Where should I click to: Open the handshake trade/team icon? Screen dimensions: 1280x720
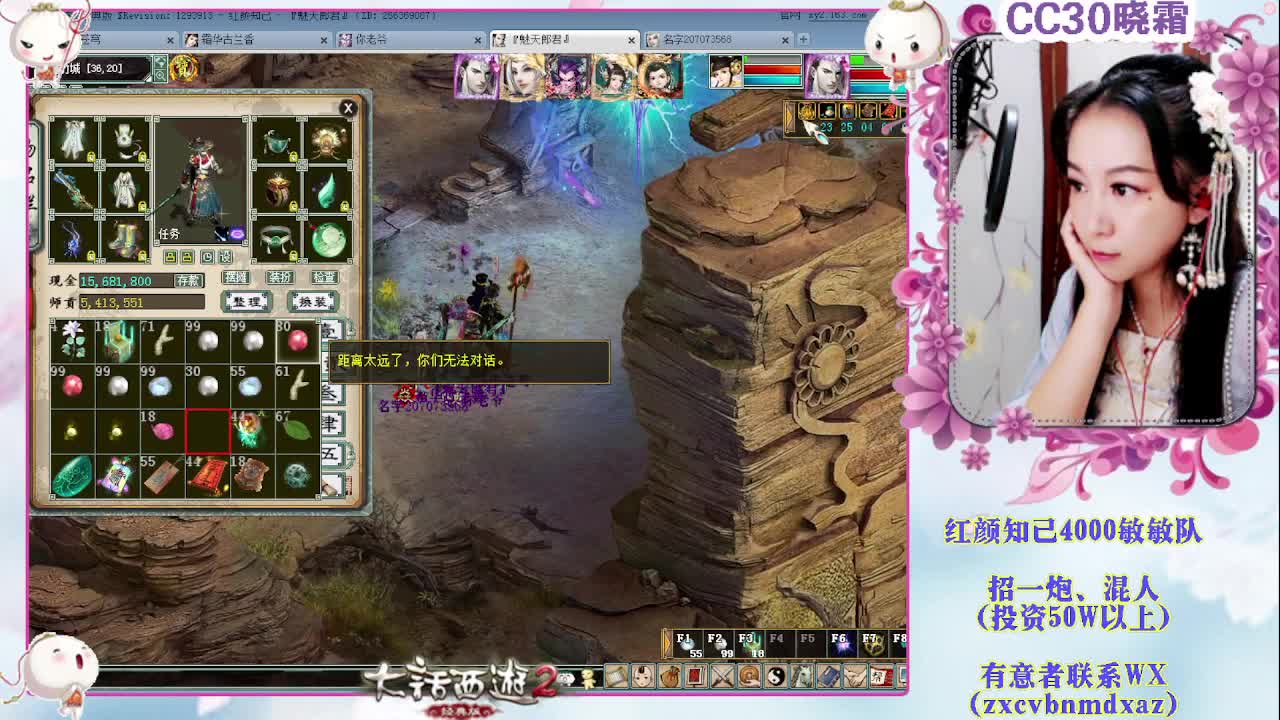click(853, 677)
